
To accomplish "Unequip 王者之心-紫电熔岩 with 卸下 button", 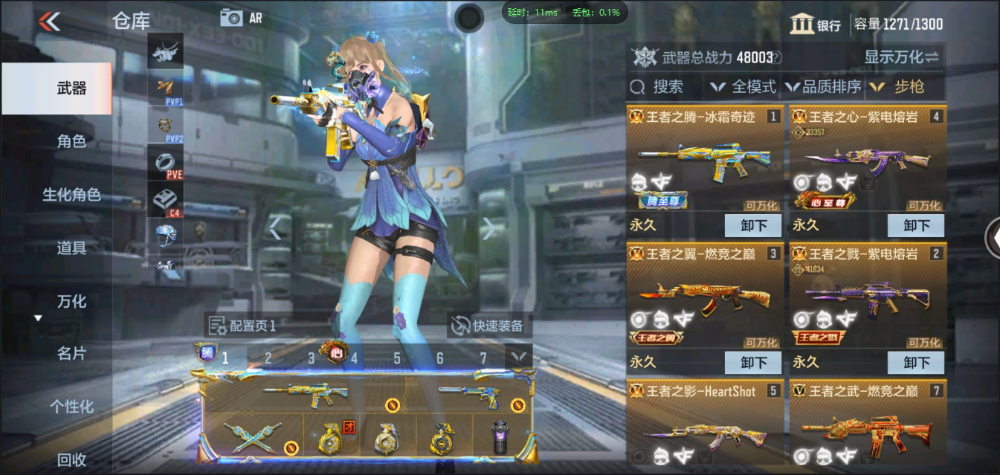I will (915, 225).
